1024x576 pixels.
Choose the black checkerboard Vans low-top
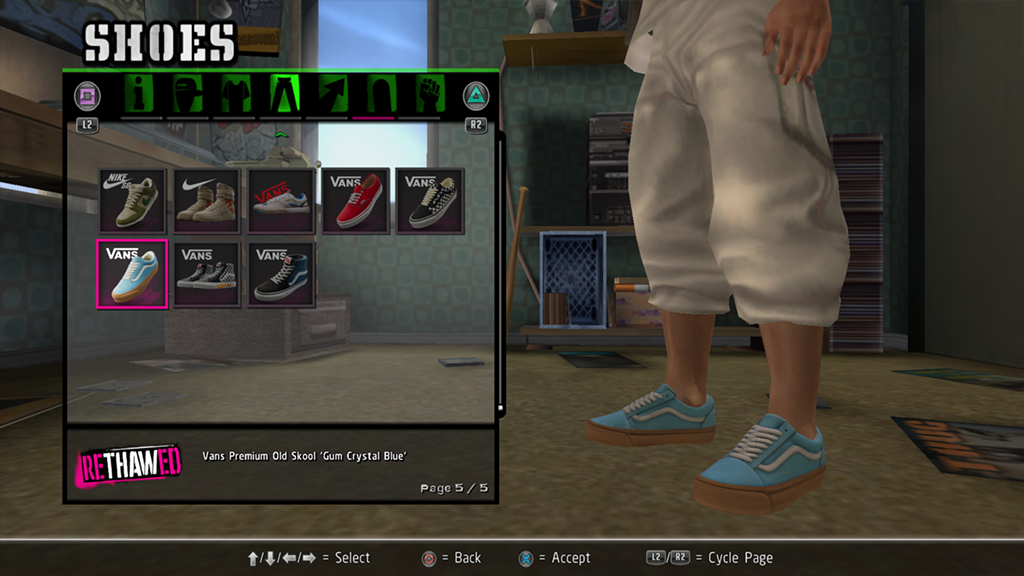click(x=429, y=201)
